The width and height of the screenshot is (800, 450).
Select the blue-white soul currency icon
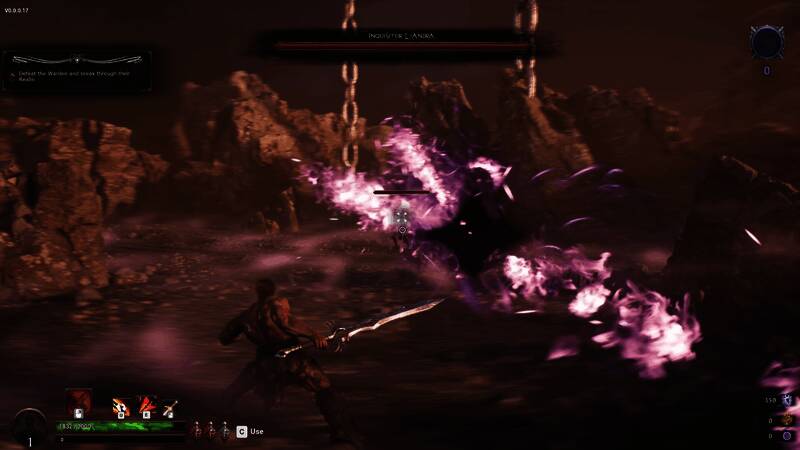click(788, 400)
